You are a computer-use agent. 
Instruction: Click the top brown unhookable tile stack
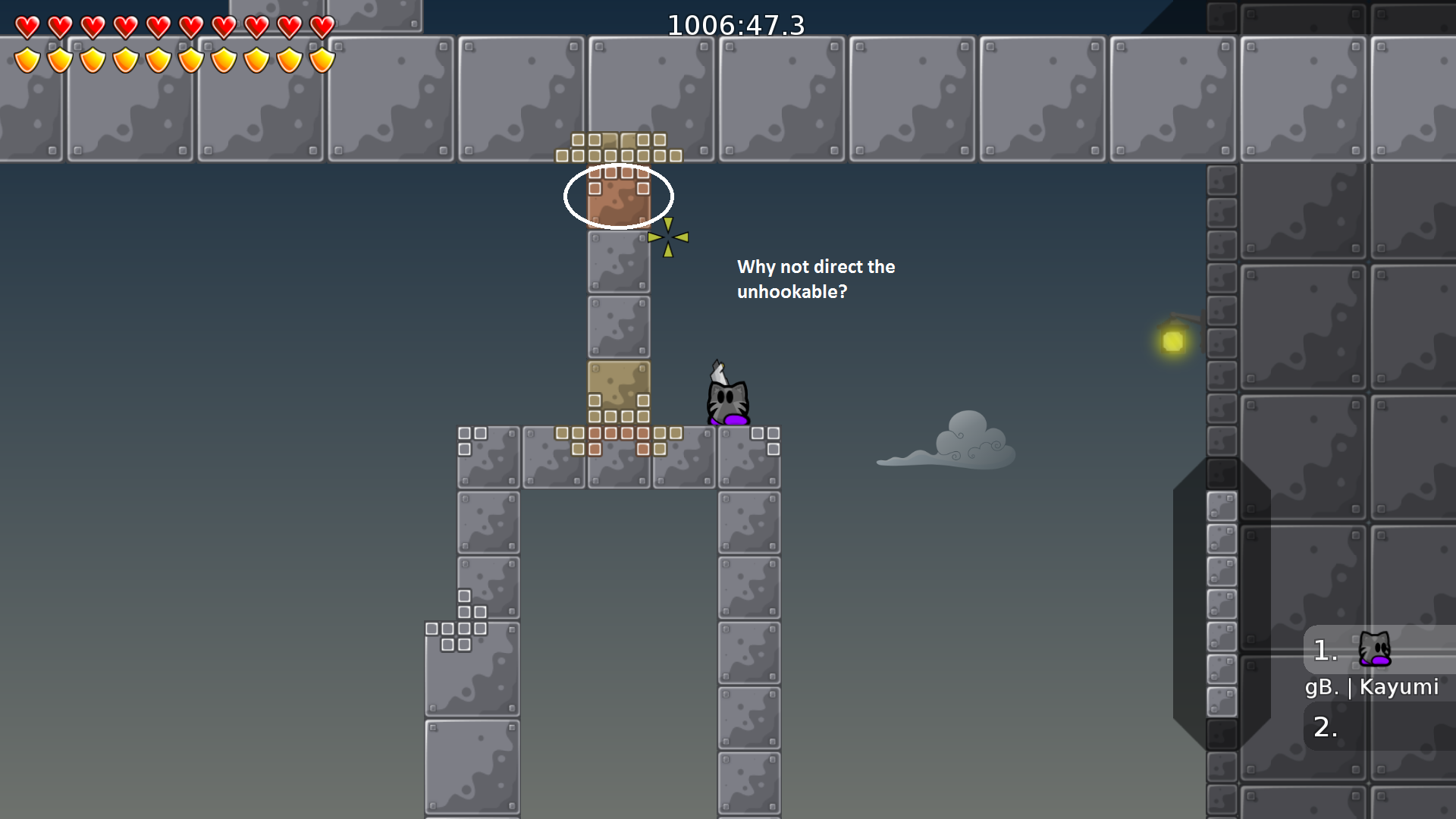point(619,148)
